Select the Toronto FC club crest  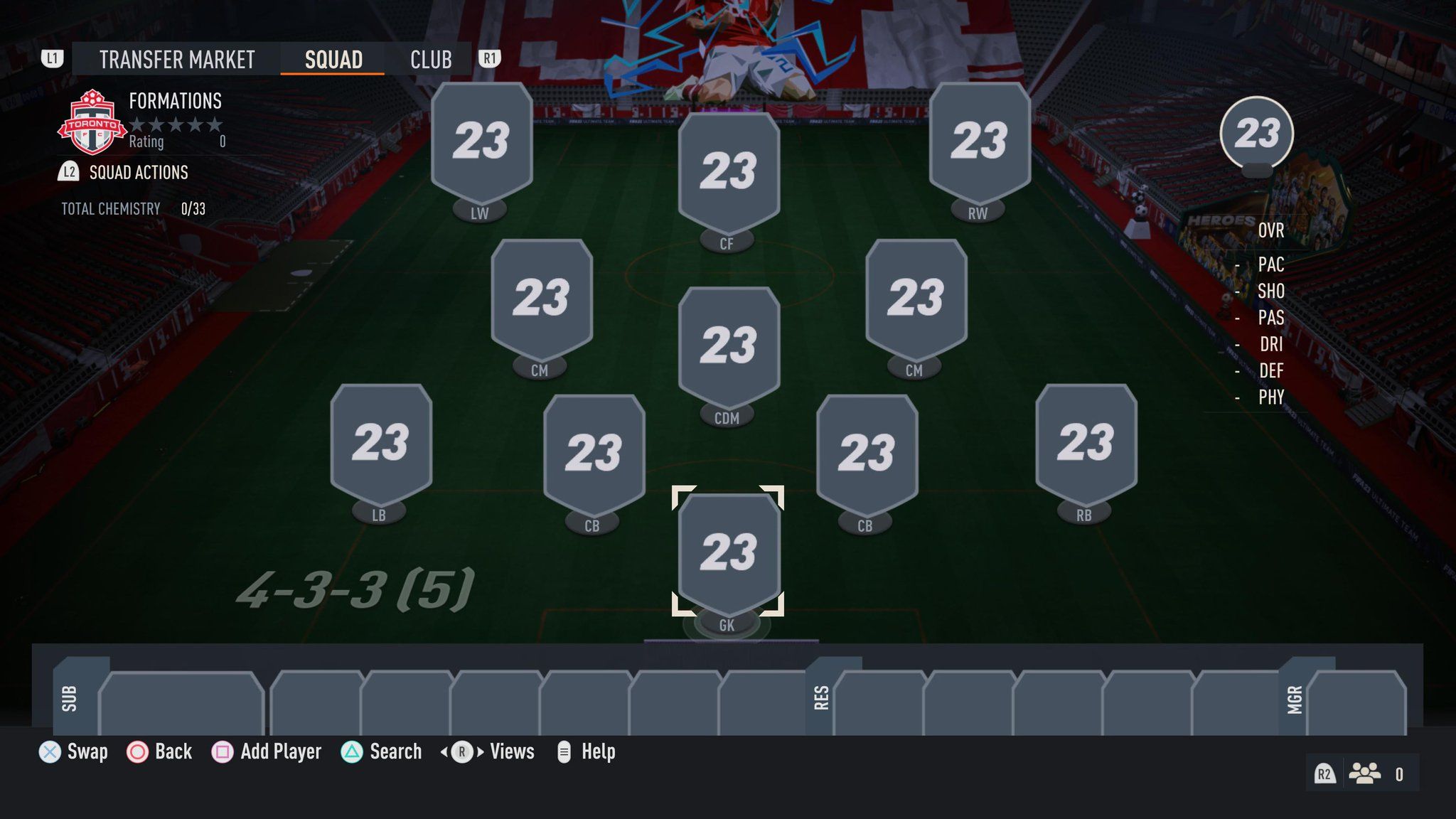[x=94, y=121]
